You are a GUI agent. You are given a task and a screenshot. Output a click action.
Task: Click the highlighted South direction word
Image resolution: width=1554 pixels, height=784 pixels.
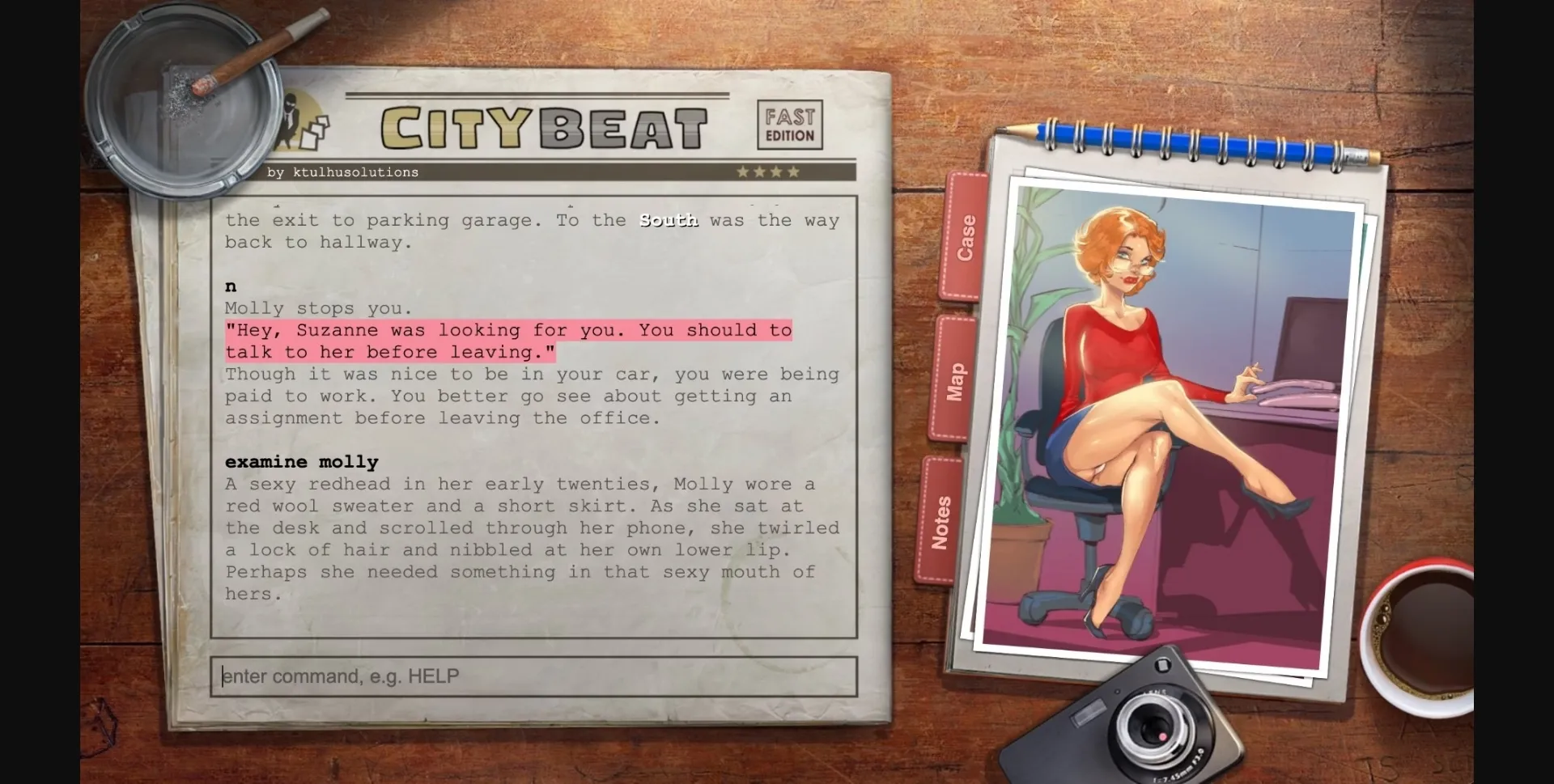[668, 220]
